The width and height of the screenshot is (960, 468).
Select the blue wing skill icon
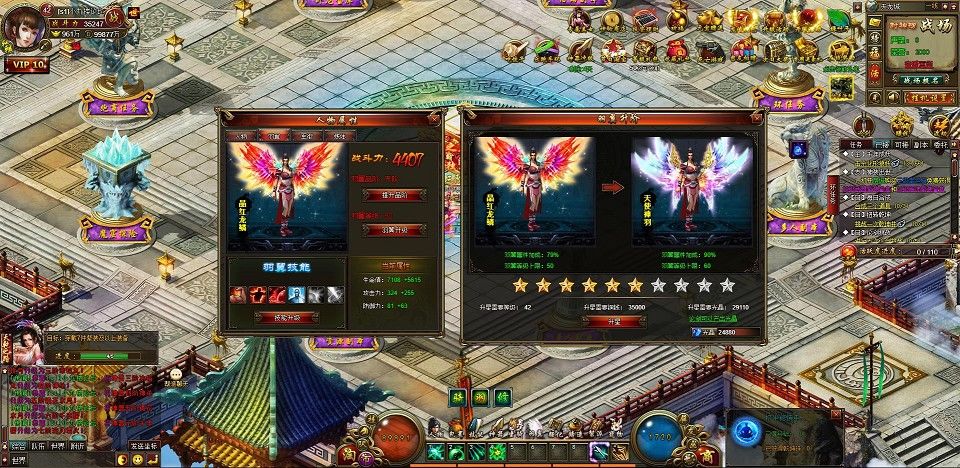tap(297, 294)
